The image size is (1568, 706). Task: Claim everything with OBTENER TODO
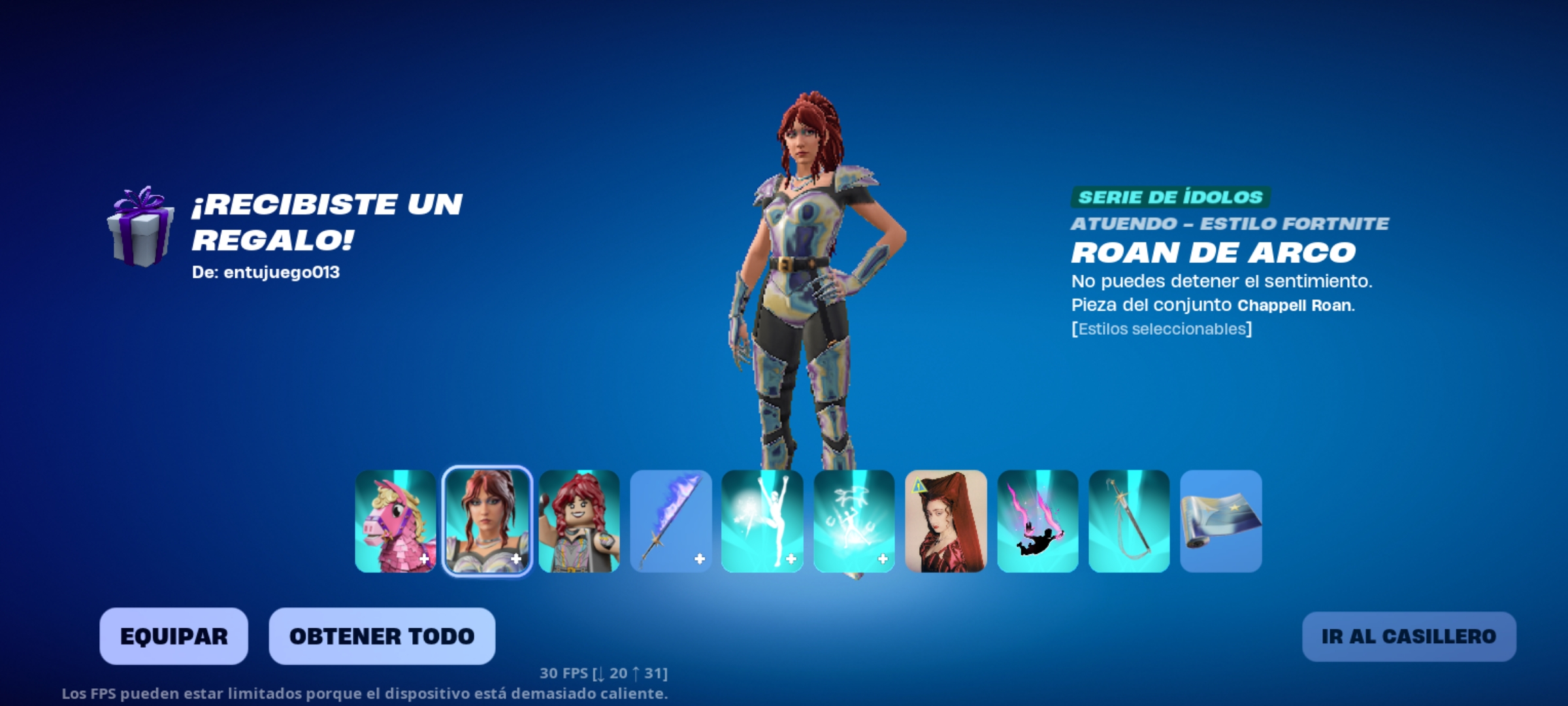click(x=382, y=636)
